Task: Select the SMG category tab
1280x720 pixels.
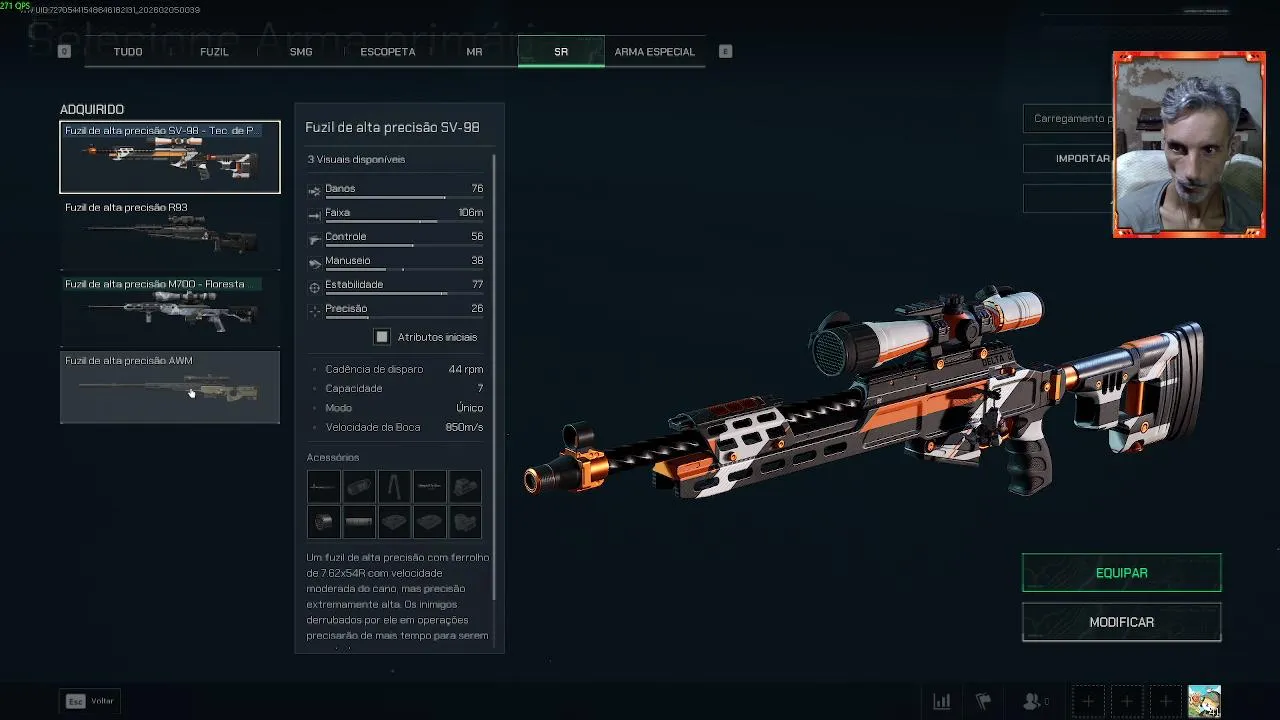Action: click(x=301, y=52)
